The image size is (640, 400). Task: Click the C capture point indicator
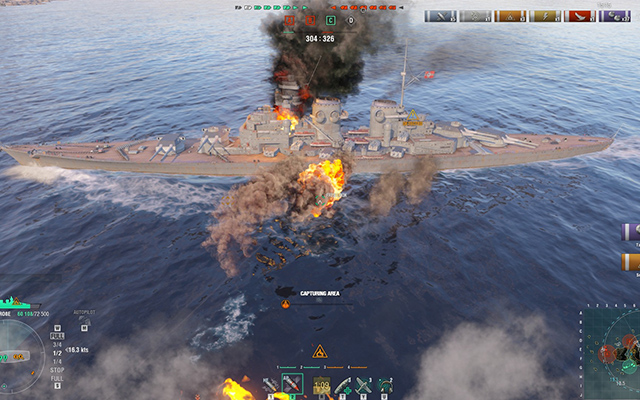330,20
